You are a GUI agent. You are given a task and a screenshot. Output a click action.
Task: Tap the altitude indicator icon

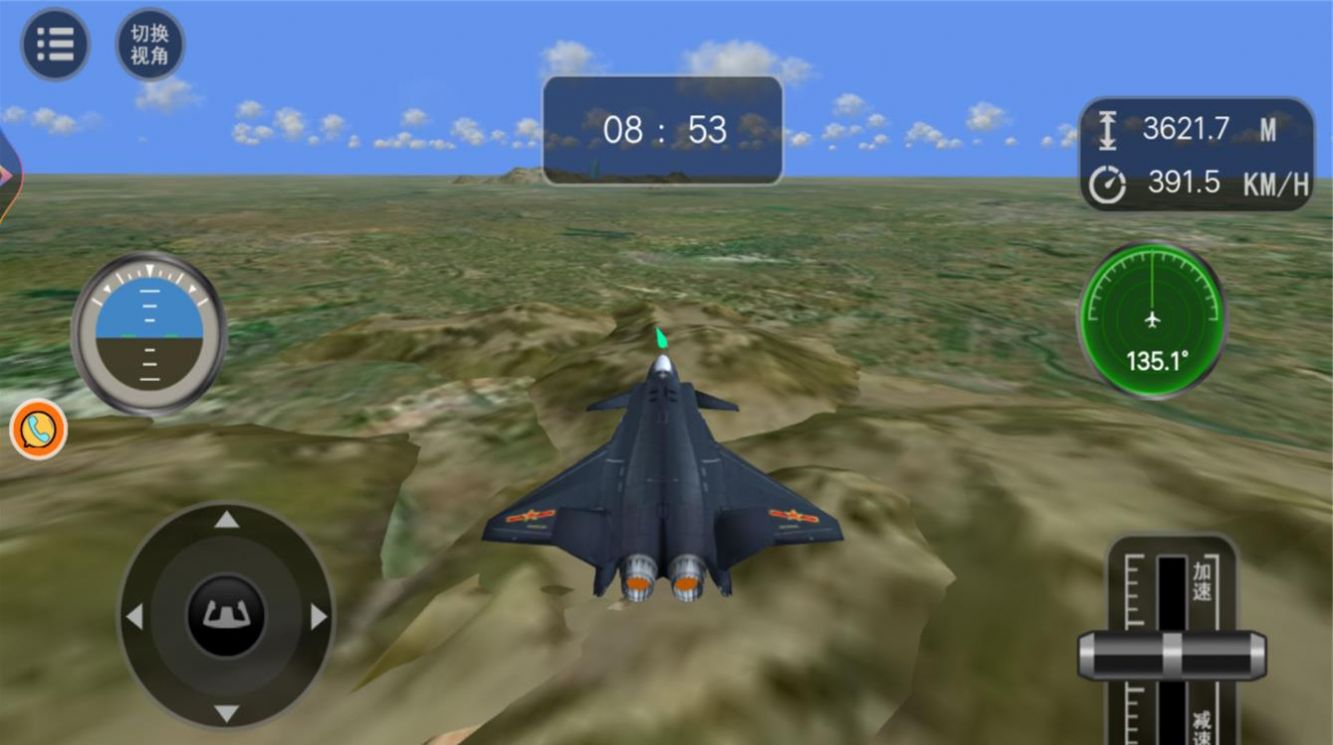(1108, 131)
